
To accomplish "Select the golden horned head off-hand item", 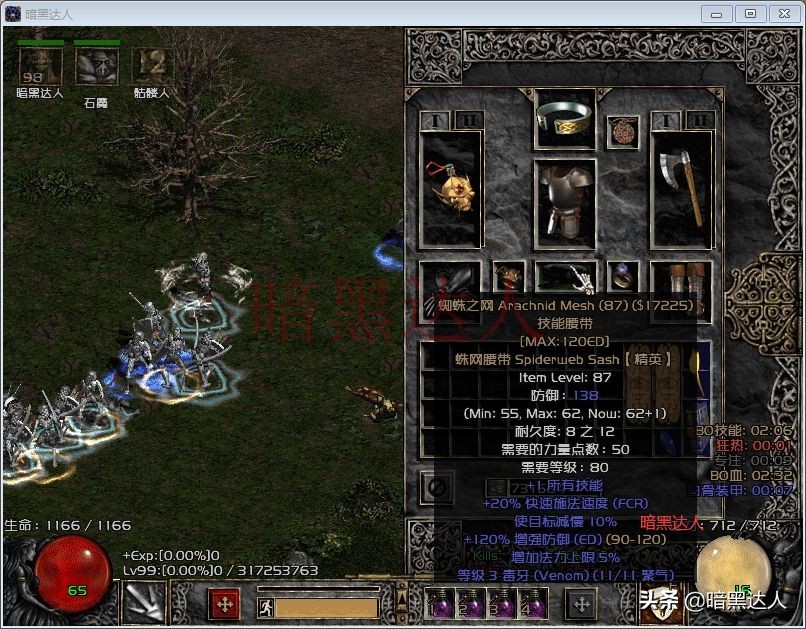I will [x=451, y=190].
